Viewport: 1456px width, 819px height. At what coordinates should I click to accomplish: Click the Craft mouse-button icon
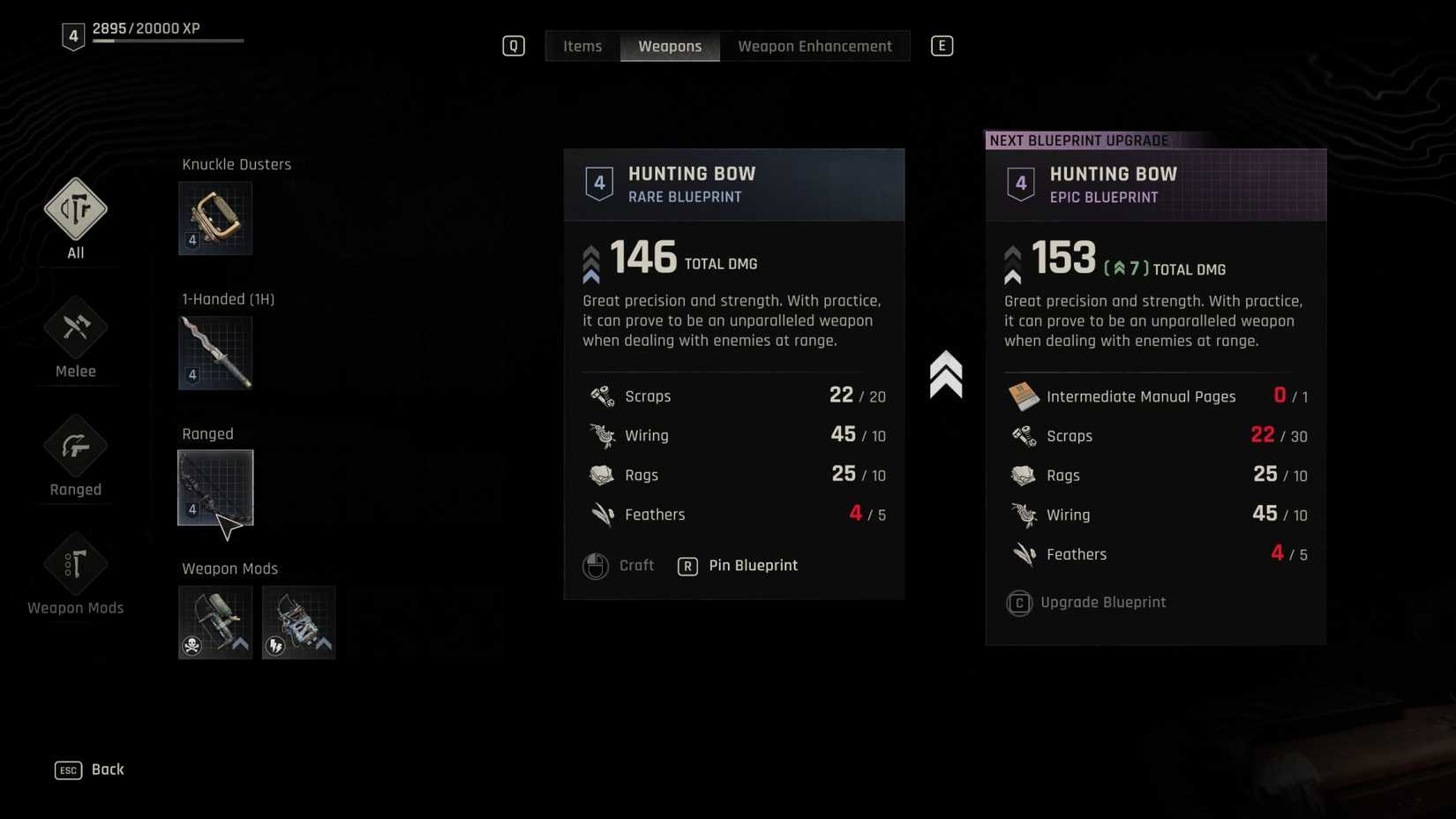(x=597, y=566)
